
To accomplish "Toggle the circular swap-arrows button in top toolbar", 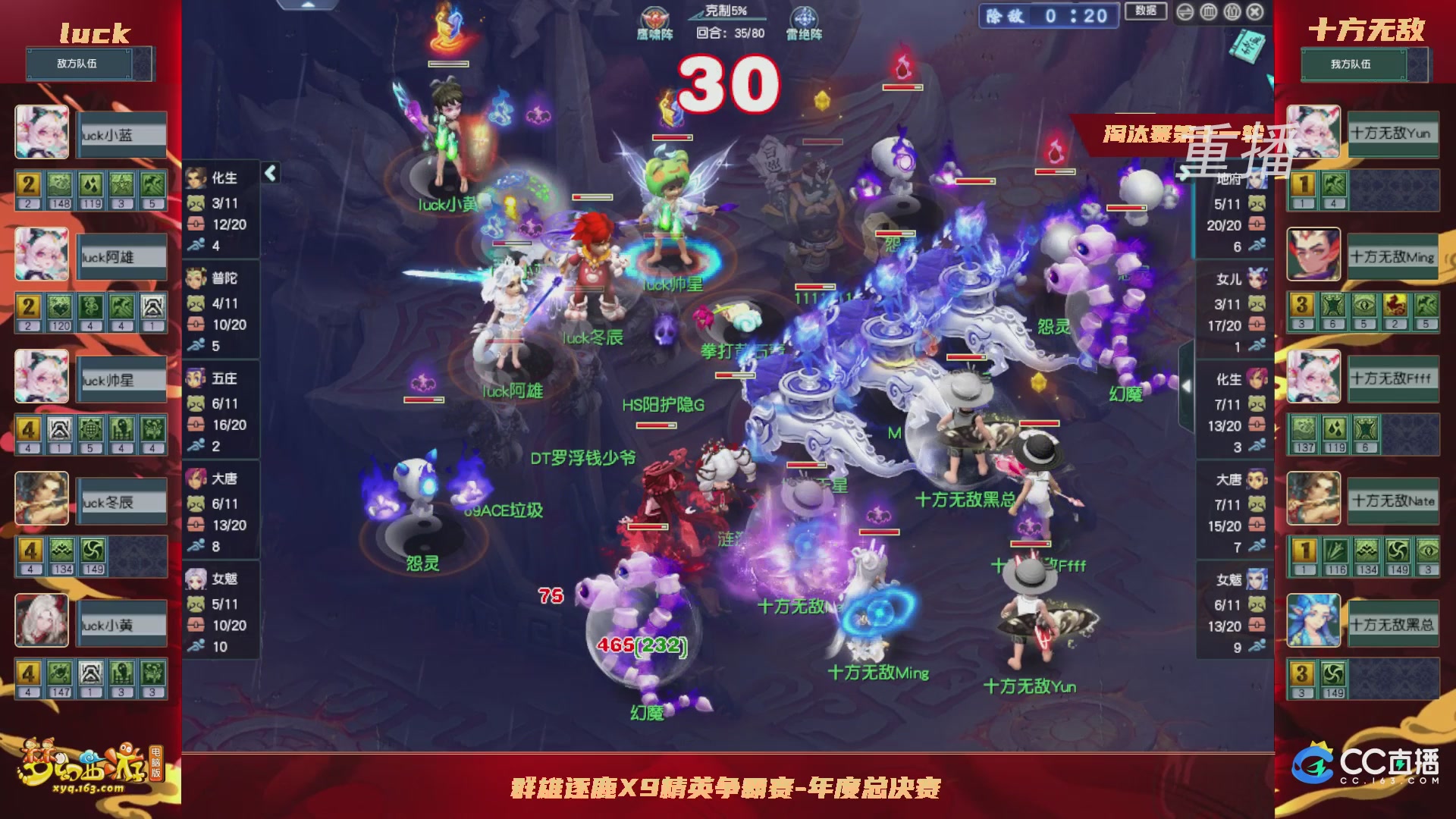I will tap(1185, 12).
